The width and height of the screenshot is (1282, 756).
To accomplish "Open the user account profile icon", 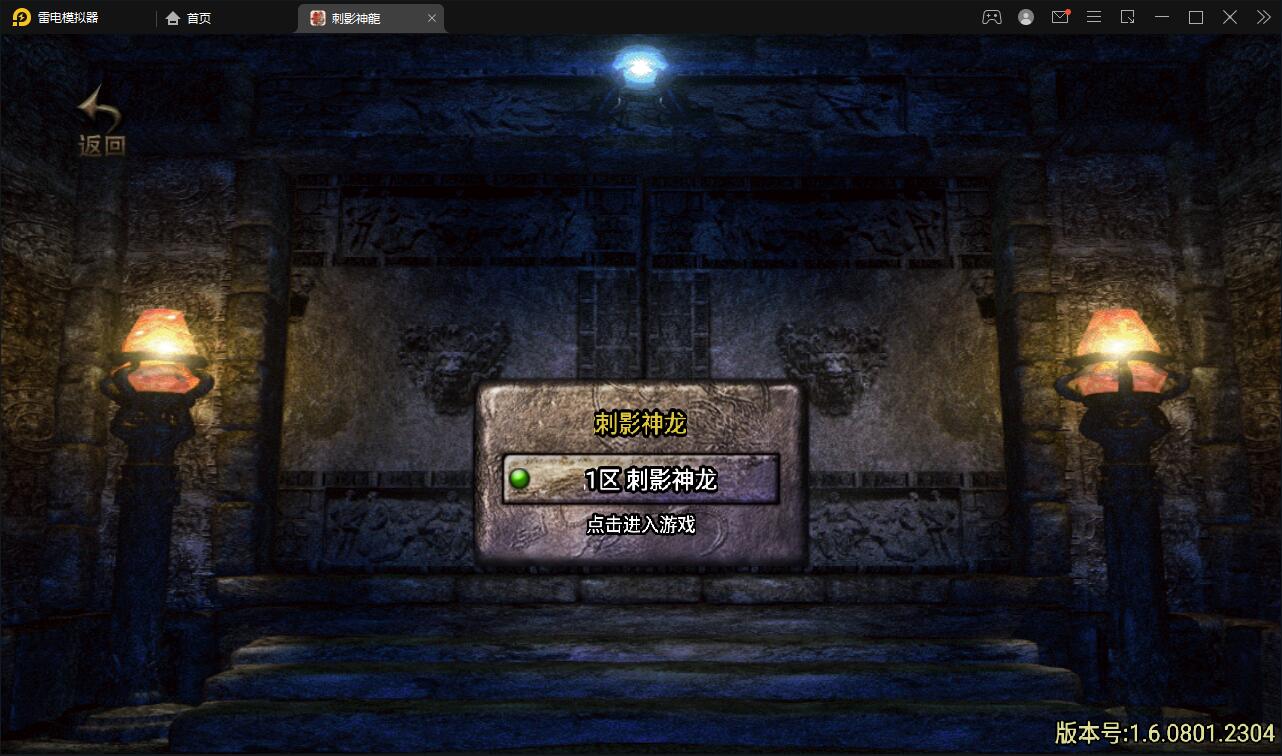I will [1024, 17].
